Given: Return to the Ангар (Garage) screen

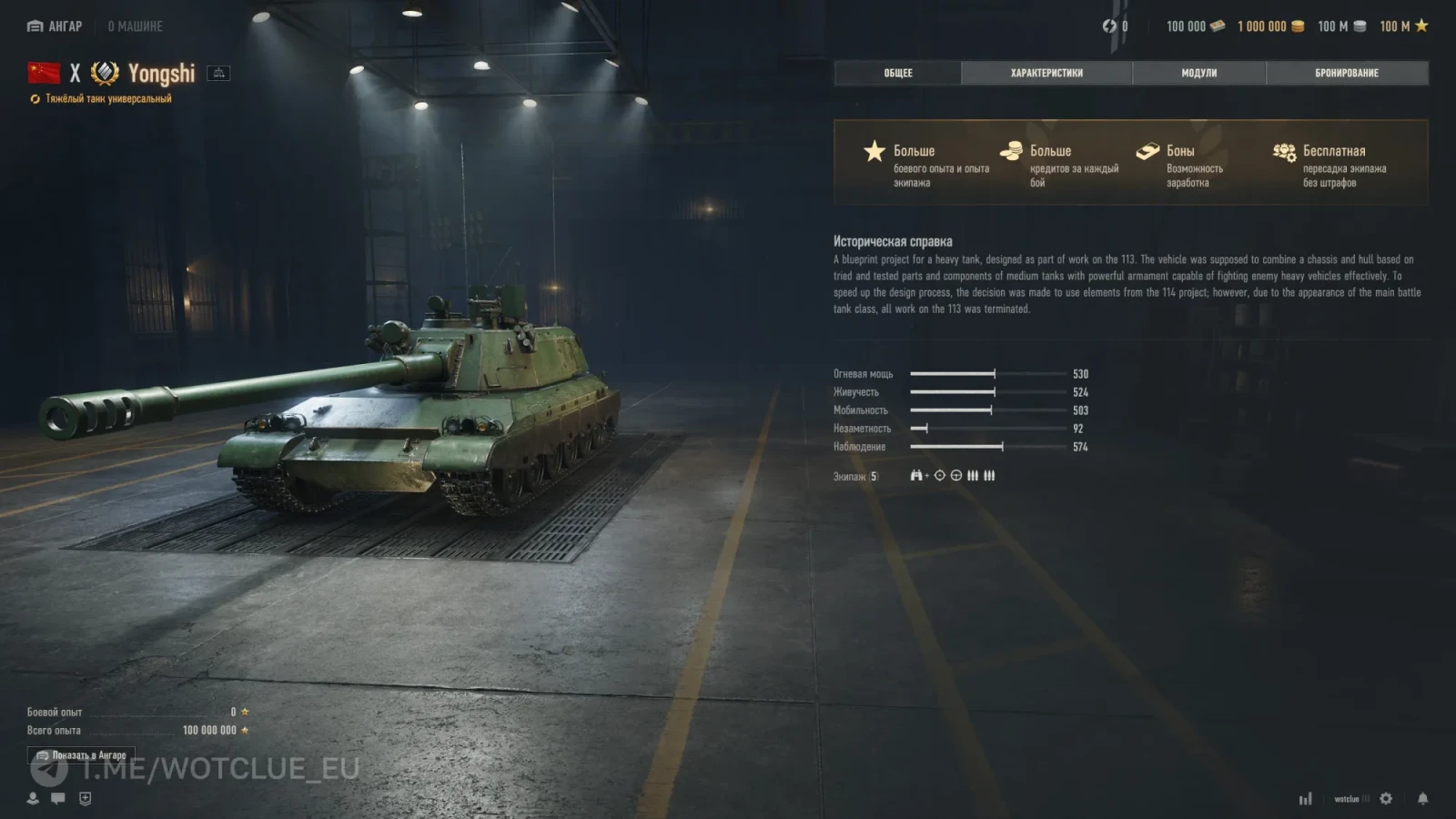Looking at the screenshot, I should click(x=55, y=26).
